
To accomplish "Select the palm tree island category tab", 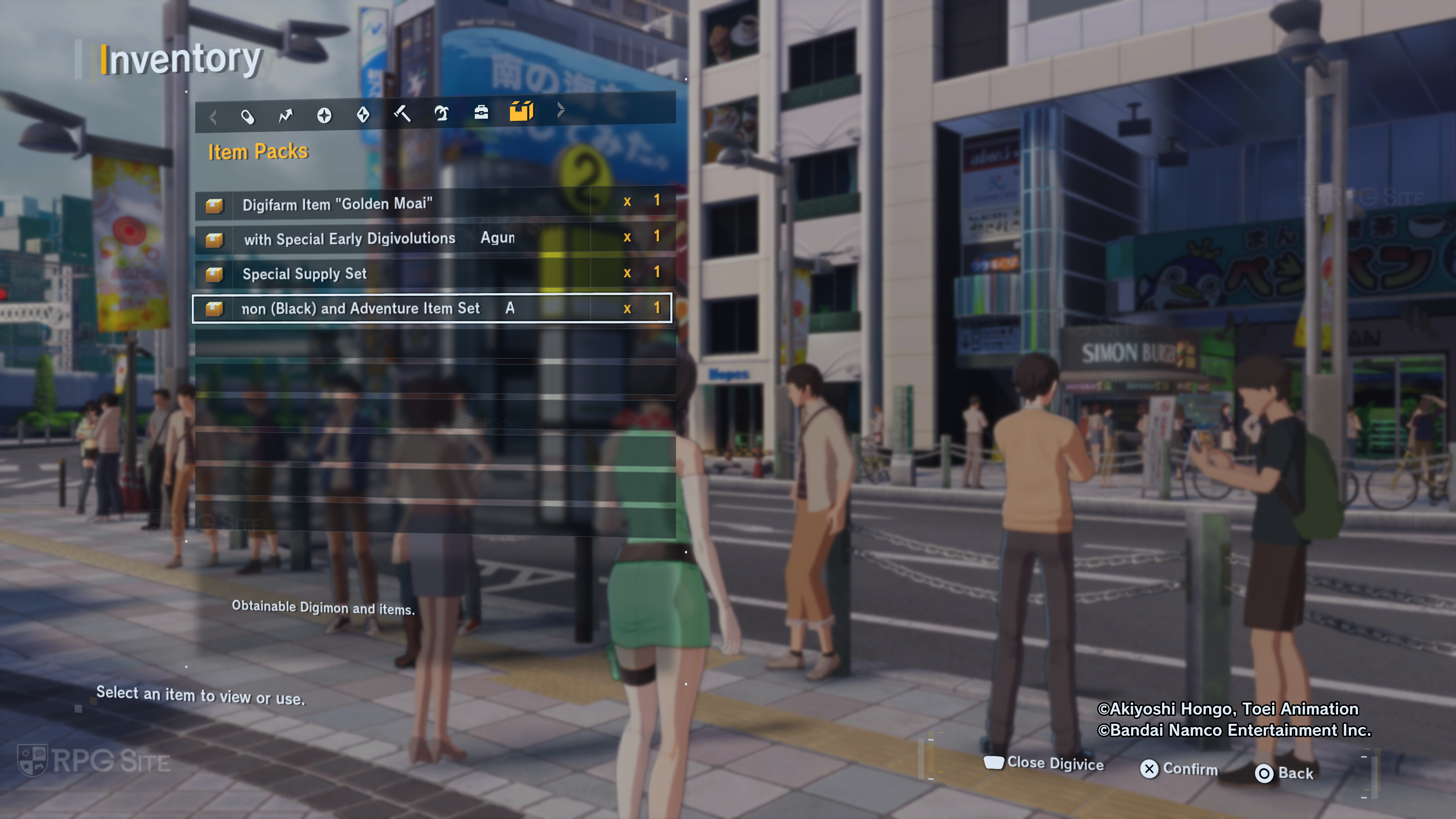I will (x=441, y=113).
